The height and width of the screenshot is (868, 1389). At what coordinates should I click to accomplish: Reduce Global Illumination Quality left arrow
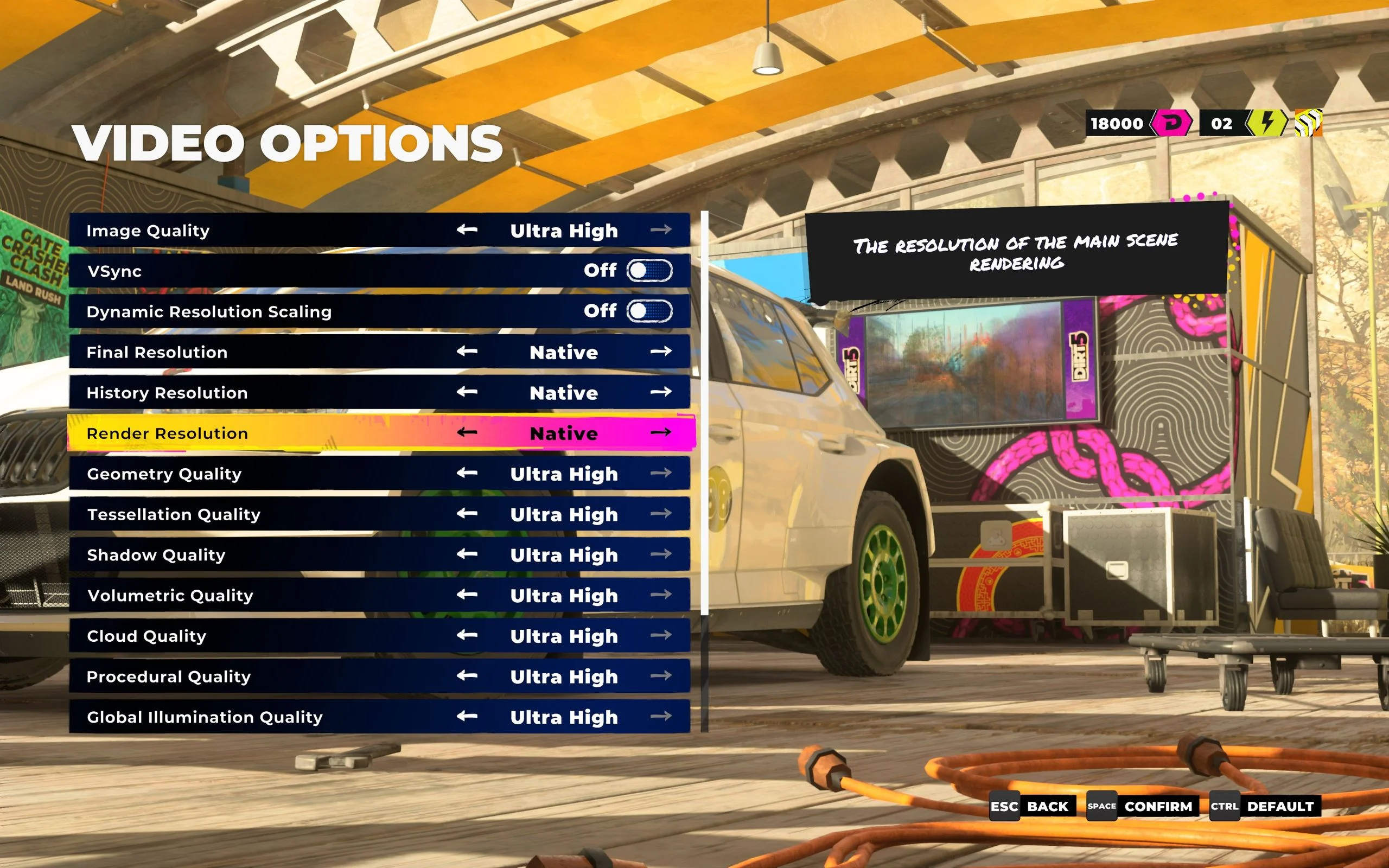[x=467, y=717]
